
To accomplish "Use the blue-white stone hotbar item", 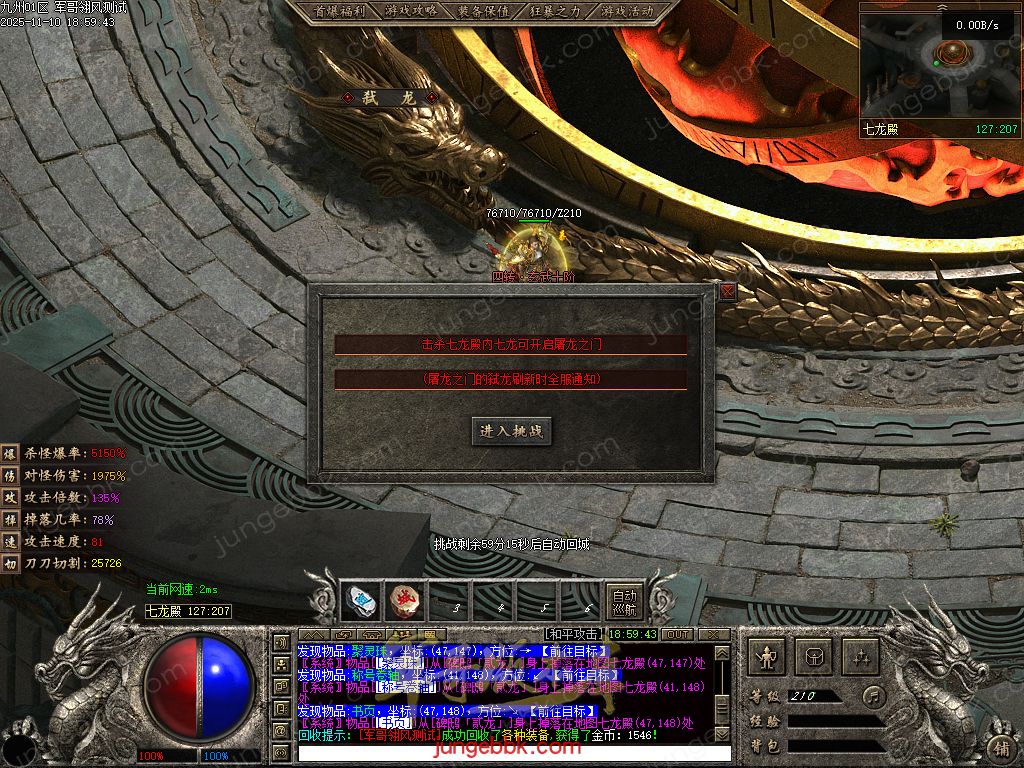I will point(360,600).
